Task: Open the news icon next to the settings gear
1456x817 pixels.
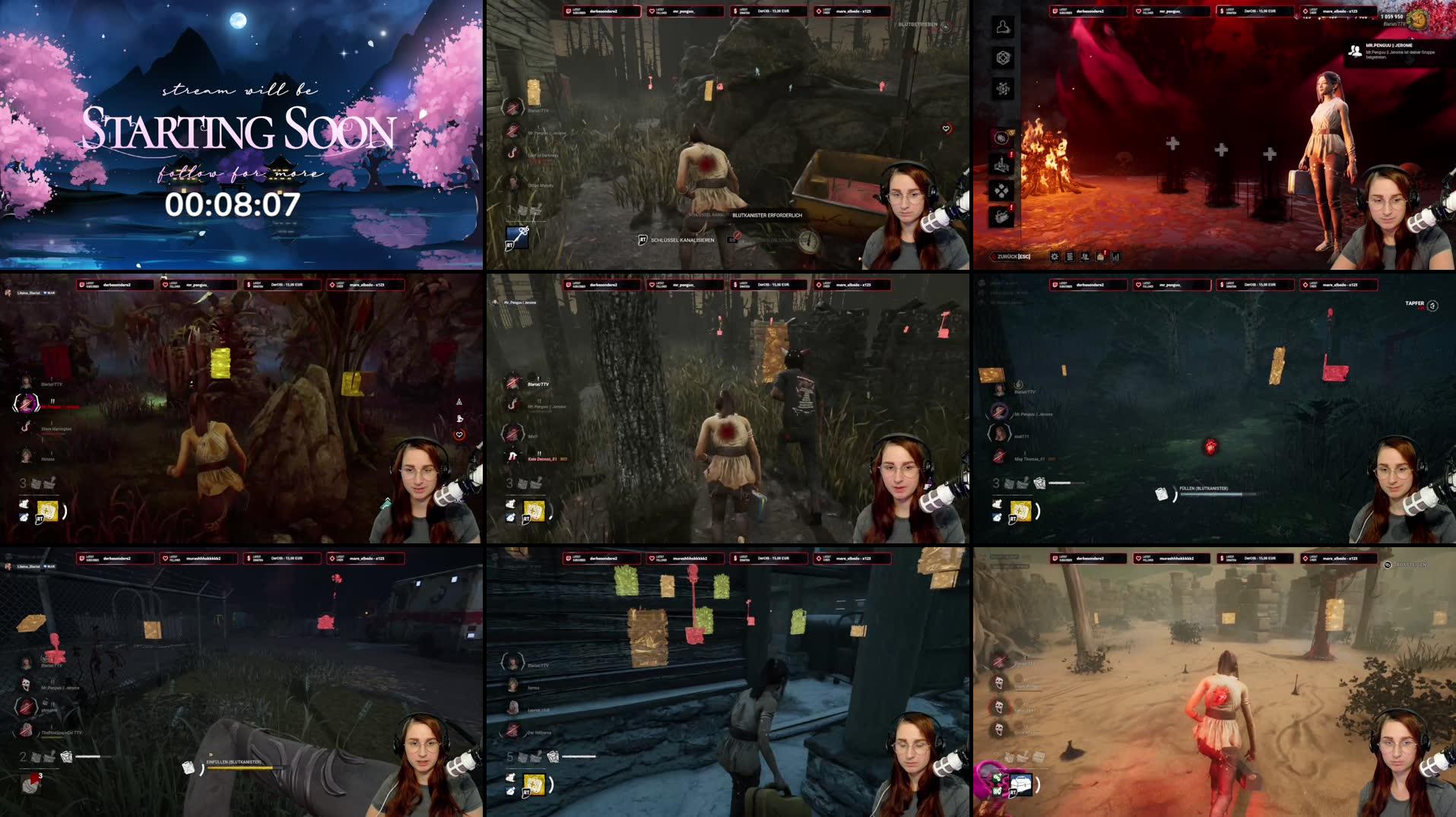Action: point(1070,257)
